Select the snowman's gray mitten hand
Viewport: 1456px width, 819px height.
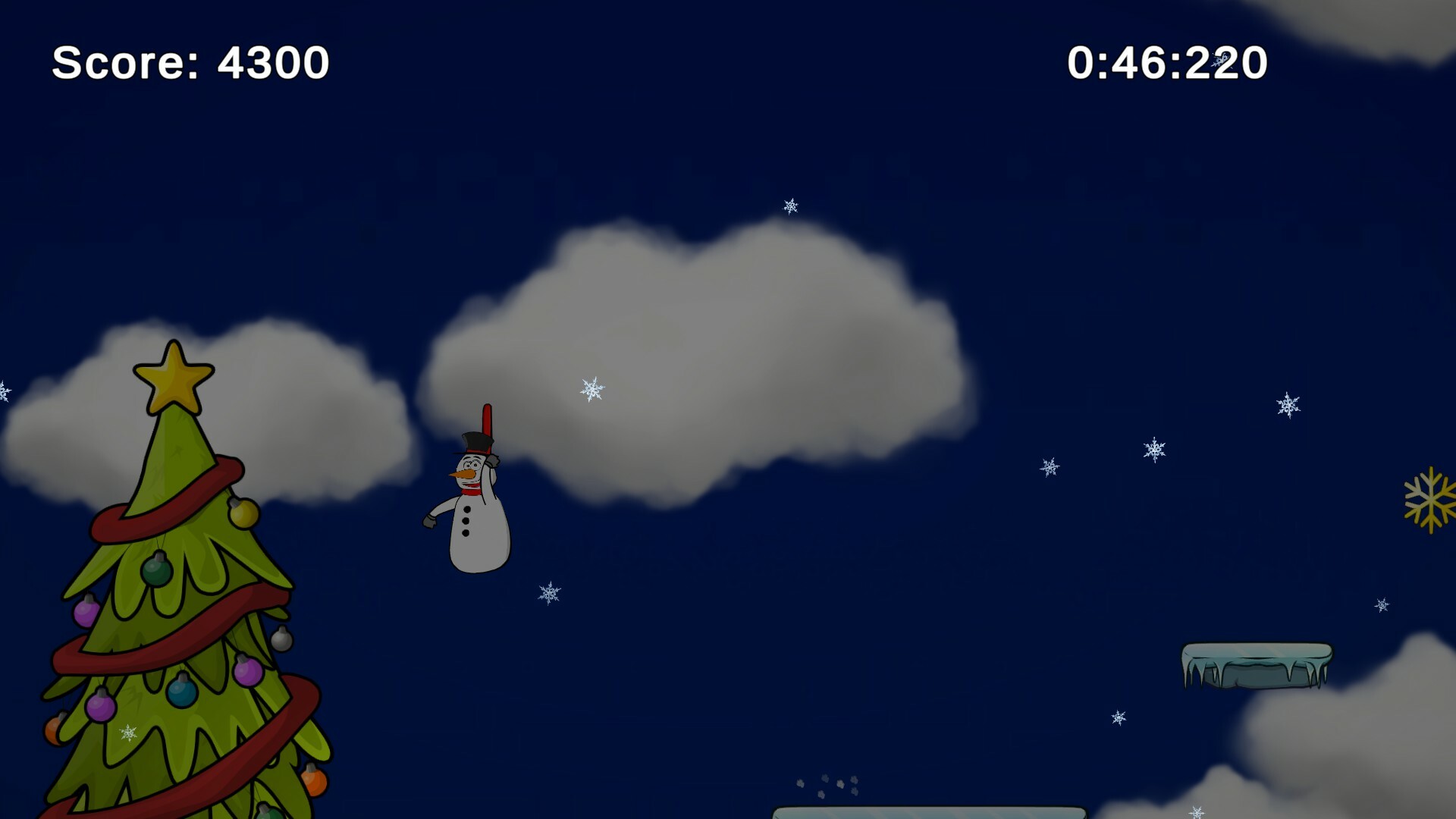coord(430,521)
